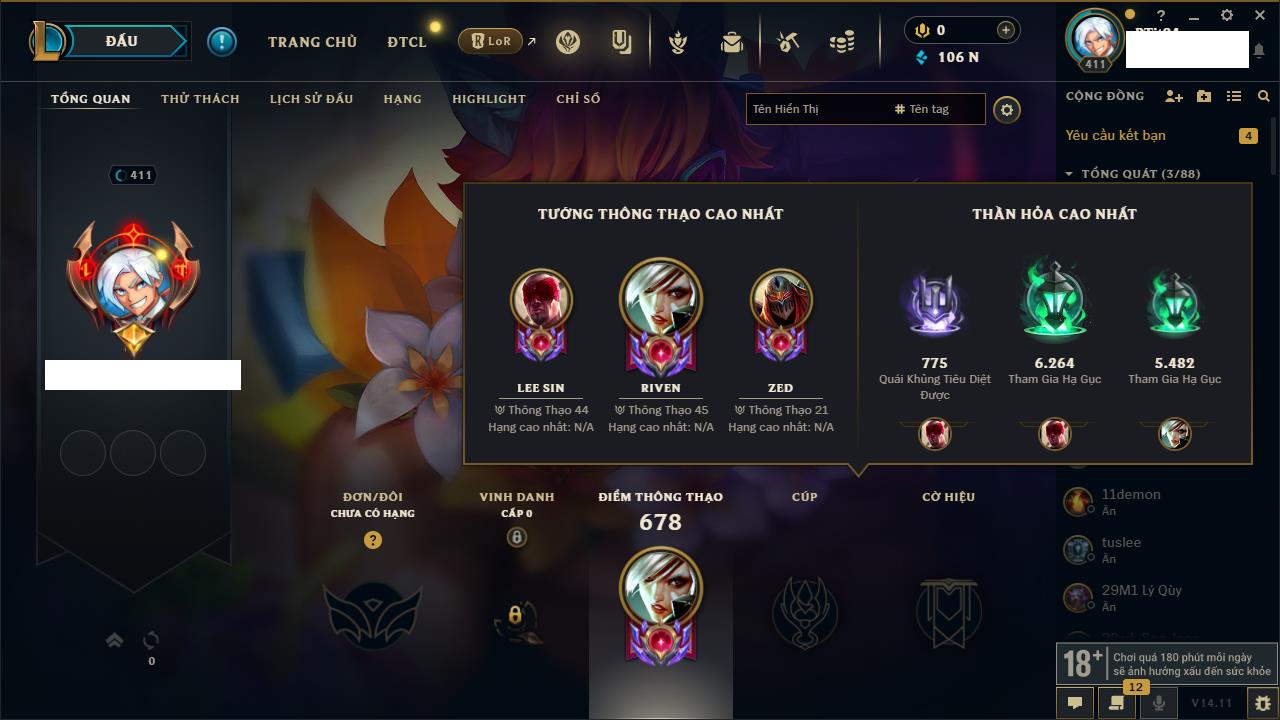This screenshot has width=1280, height=720.
Task: Launch the LoR game link
Action: (493, 41)
